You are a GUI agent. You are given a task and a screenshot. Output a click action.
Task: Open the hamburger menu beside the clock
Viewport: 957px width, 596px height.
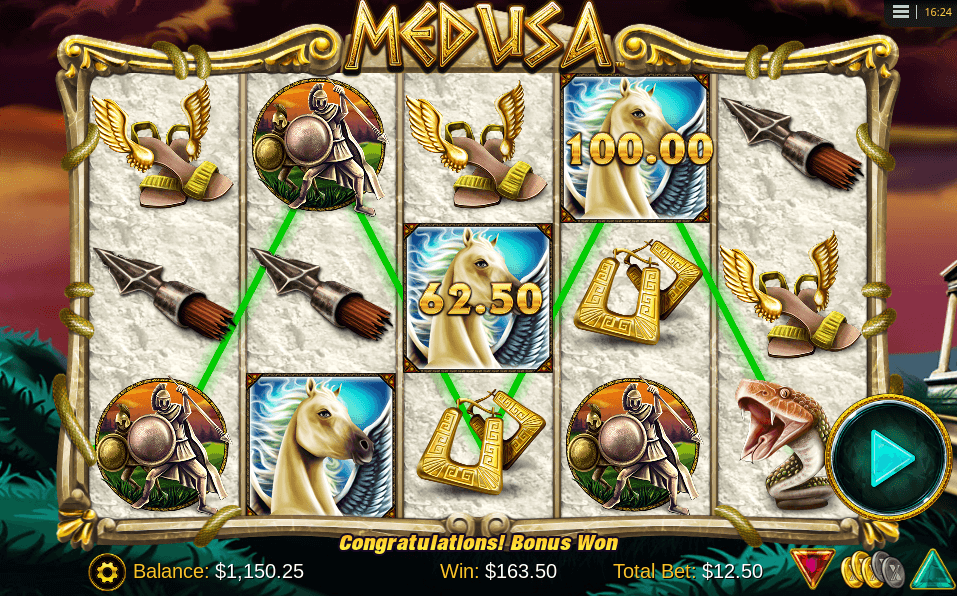click(x=901, y=12)
